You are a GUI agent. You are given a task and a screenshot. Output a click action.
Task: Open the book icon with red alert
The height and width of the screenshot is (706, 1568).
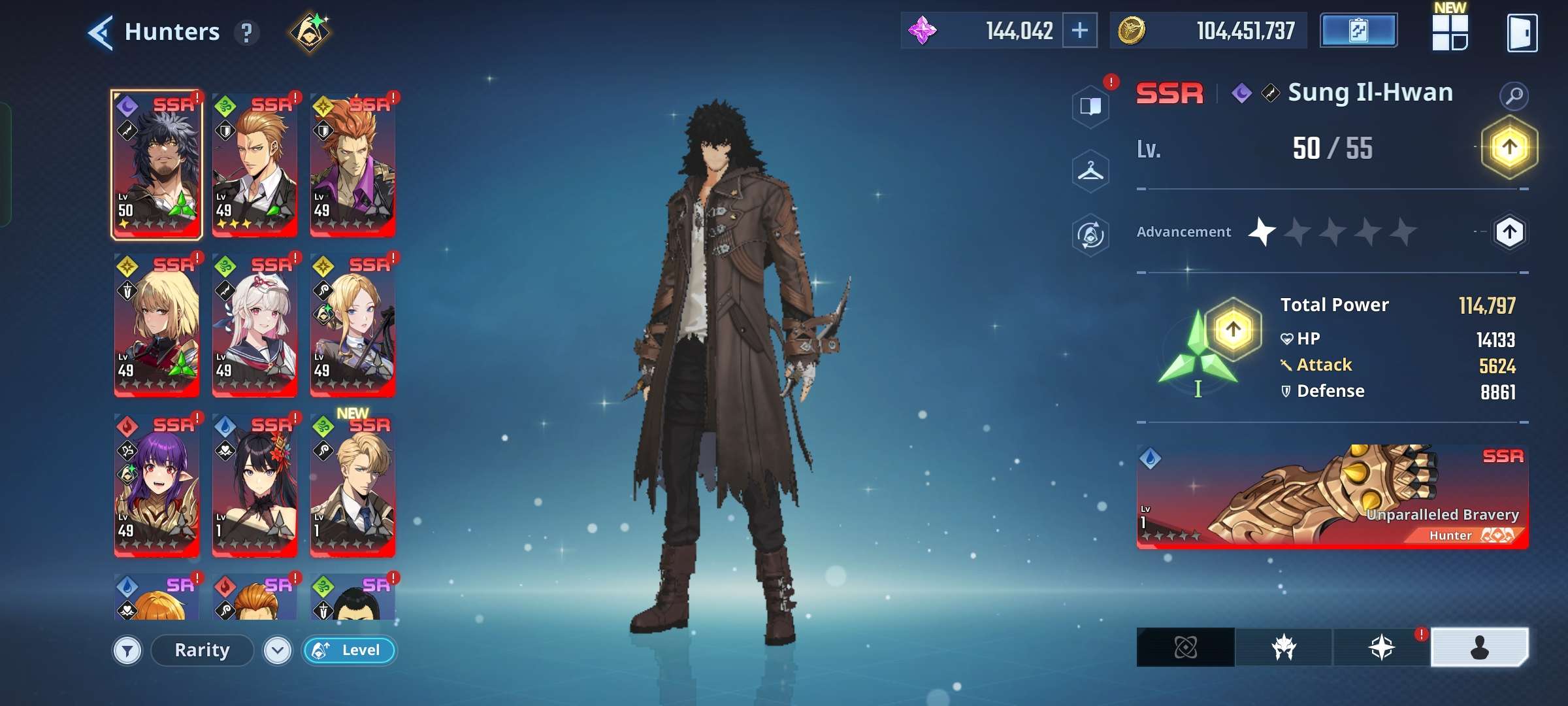click(1090, 106)
